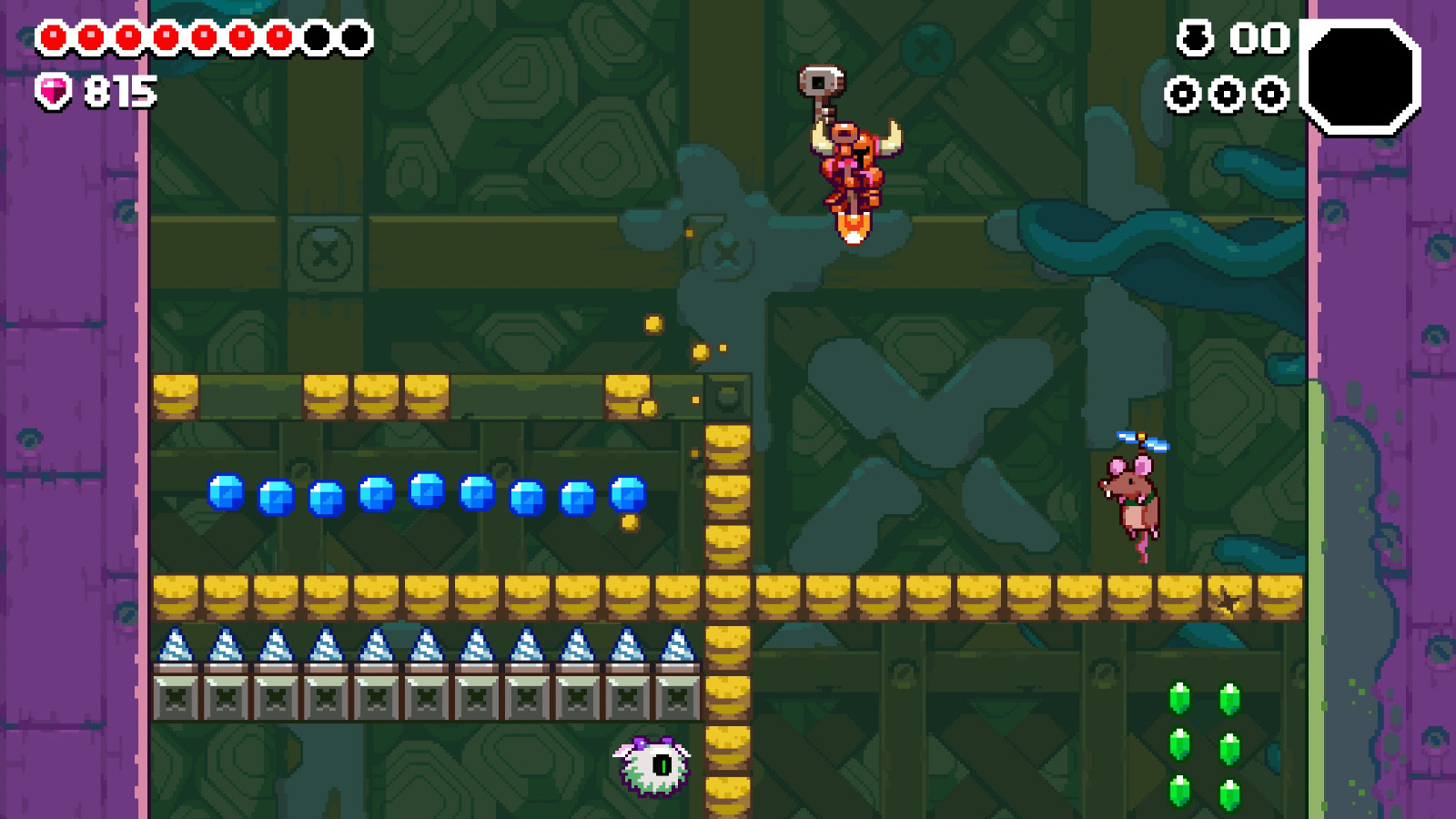Screen dimensions: 1456x819
Task: Click the pink gem counter icon
Action: coord(52,91)
